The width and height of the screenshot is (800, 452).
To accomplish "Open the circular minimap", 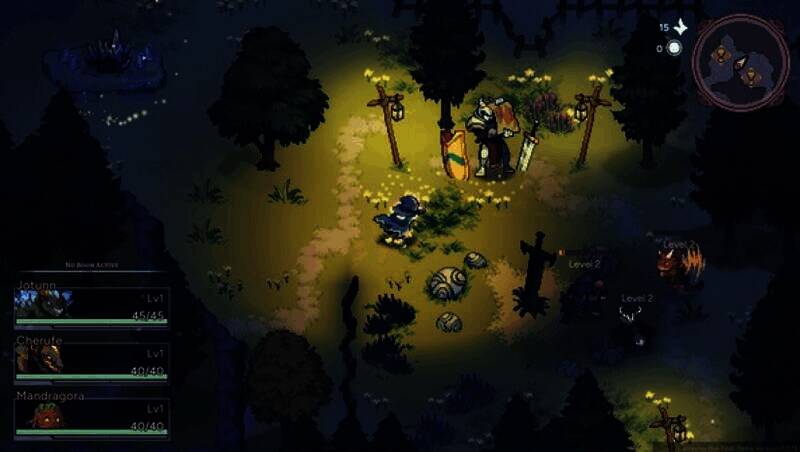I will click(x=740, y=61).
